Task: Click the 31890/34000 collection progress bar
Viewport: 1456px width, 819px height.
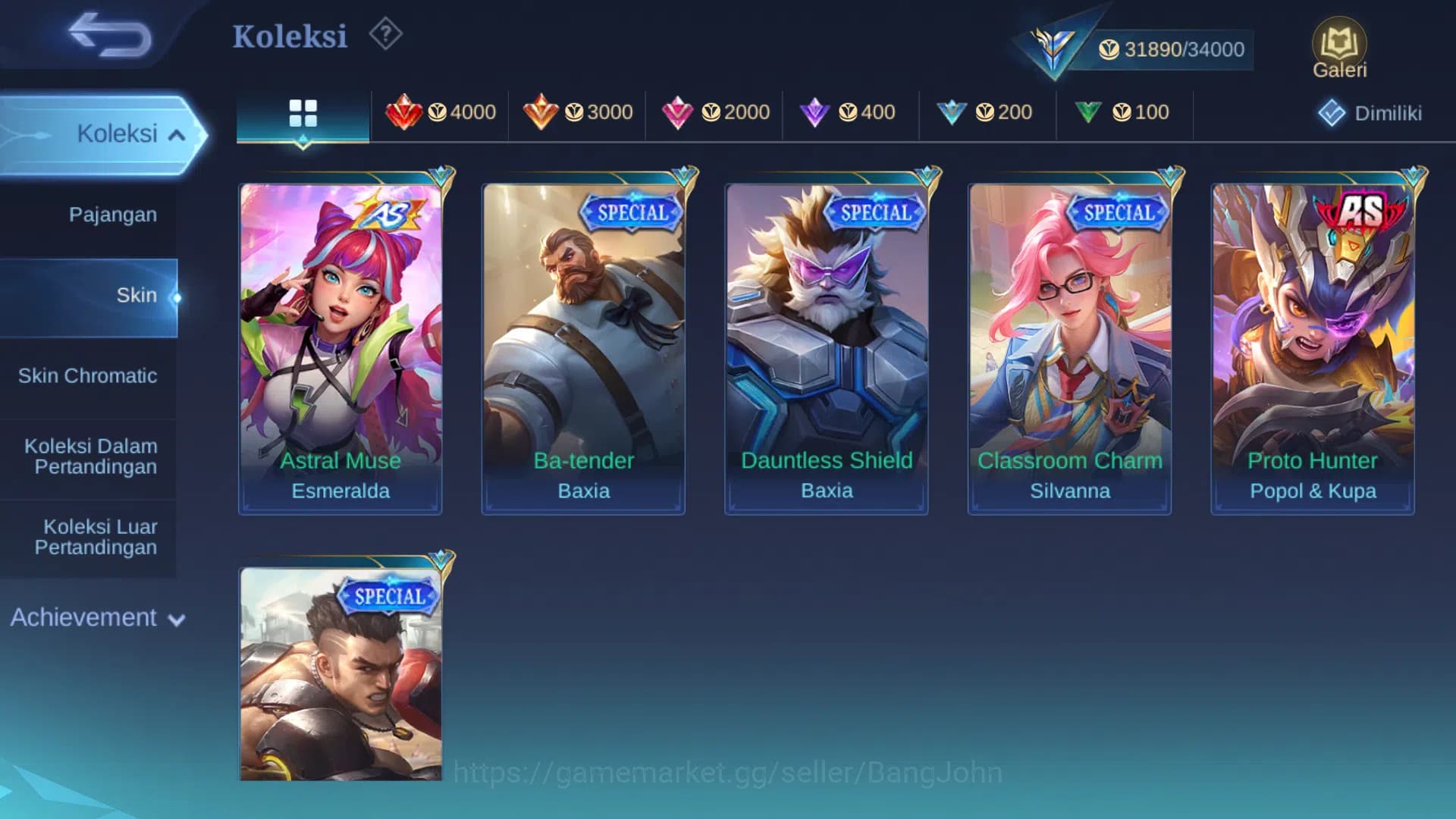Action: (x=1168, y=48)
